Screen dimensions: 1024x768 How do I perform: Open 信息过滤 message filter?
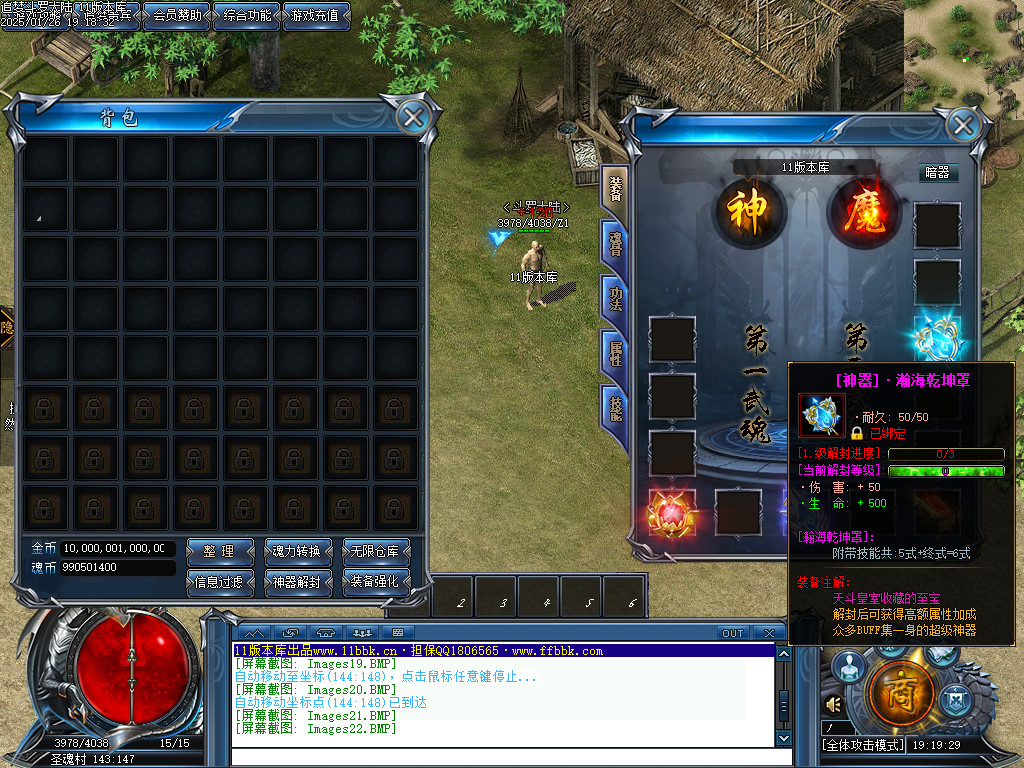tap(219, 581)
